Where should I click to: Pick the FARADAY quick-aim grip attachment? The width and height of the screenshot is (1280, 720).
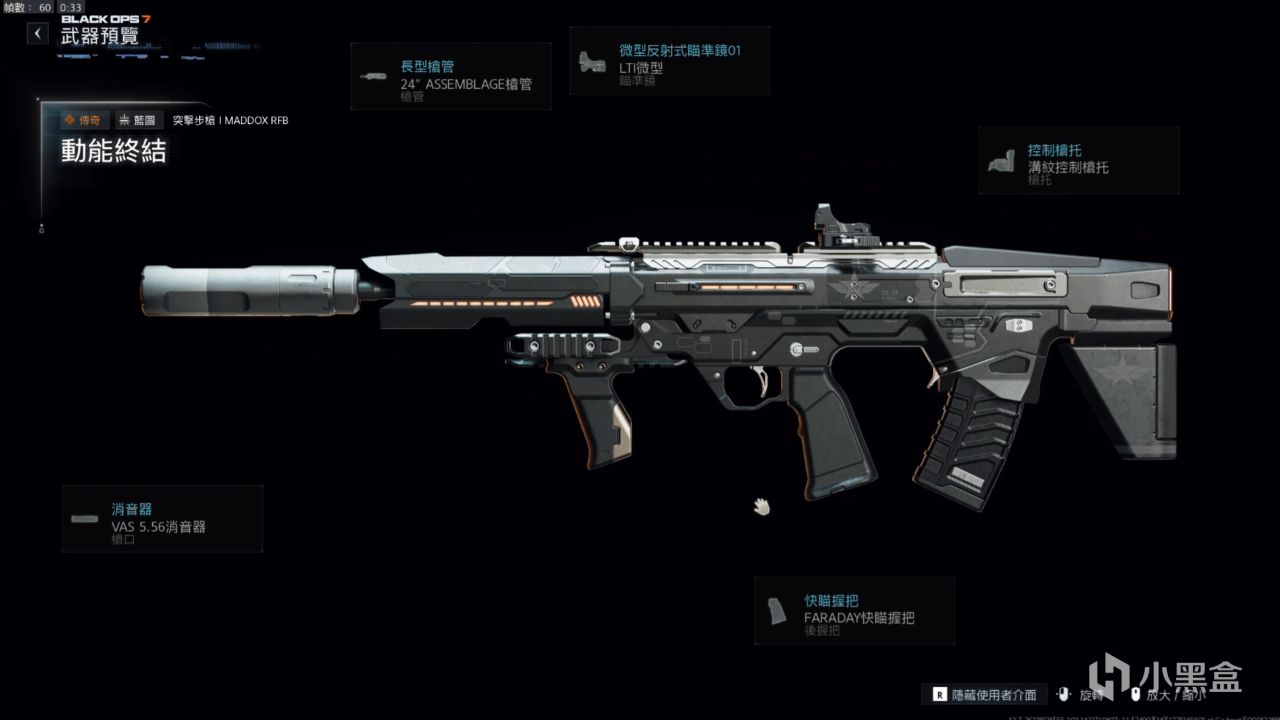click(x=855, y=610)
